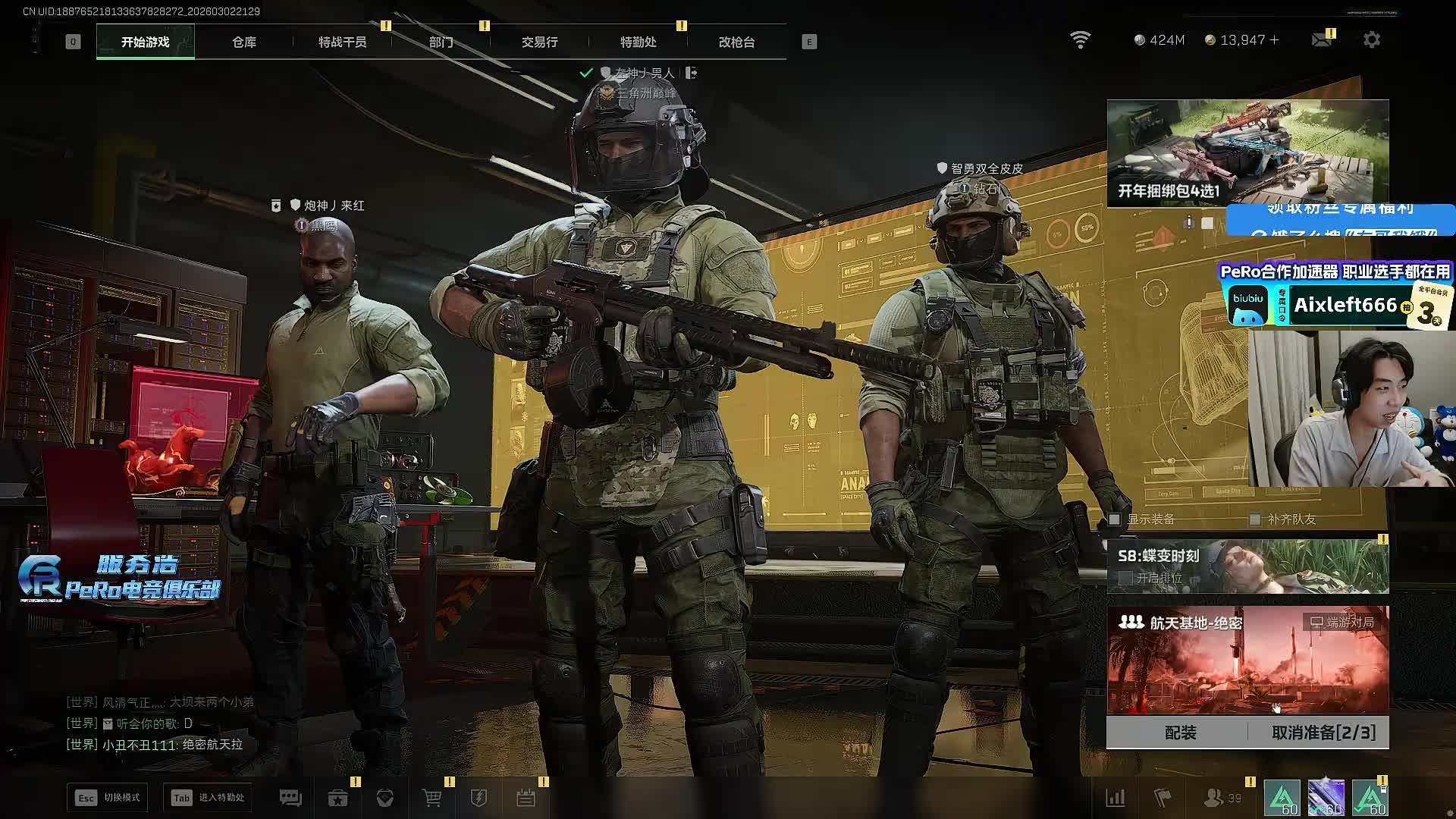
Task: Toggle the 显示装备 checkbox
Action: (1115, 519)
